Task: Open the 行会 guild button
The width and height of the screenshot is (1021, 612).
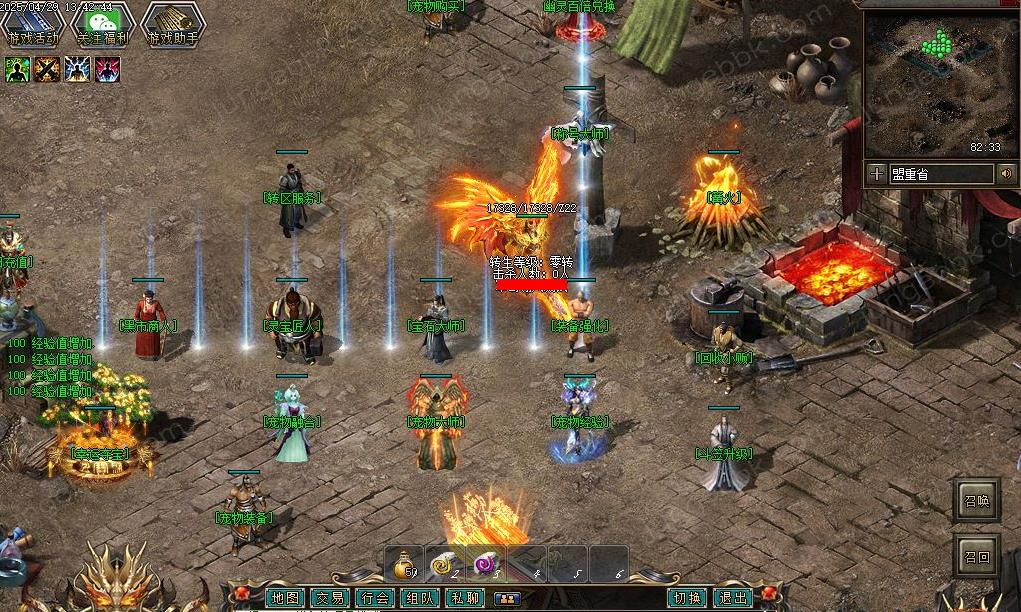Action: 374,598
